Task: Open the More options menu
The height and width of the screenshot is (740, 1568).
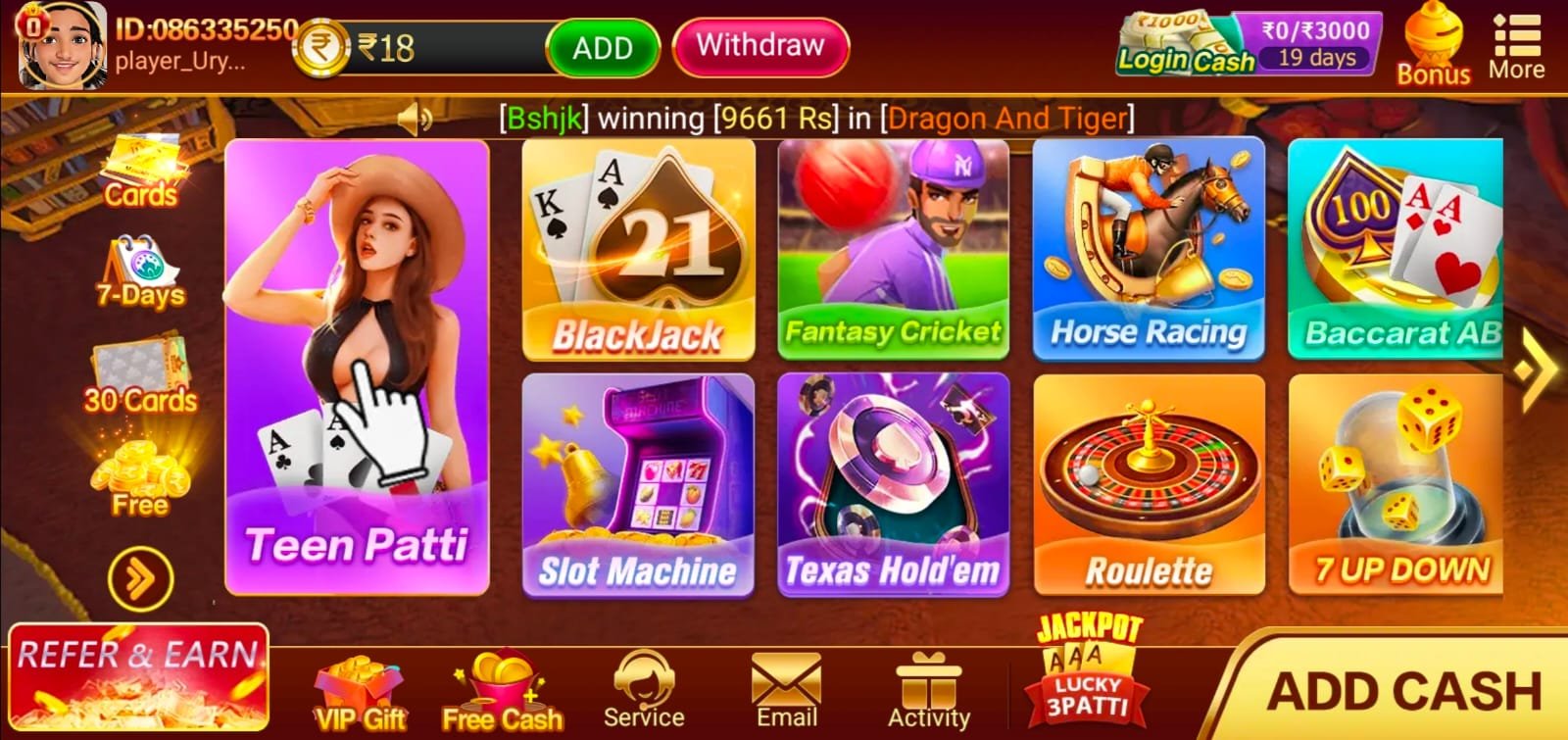Action: point(1517,39)
